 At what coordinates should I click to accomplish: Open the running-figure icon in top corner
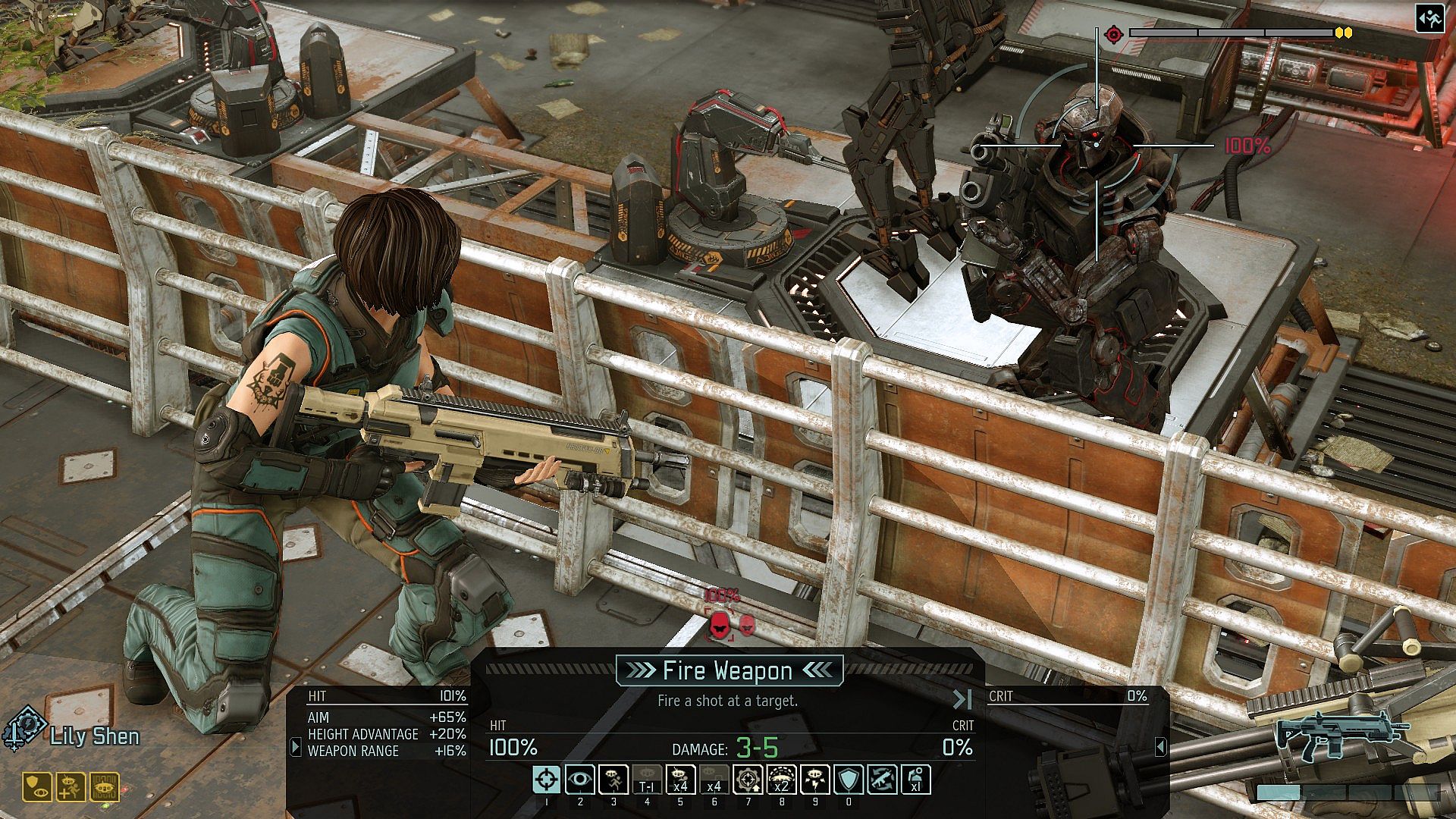click(x=1430, y=20)
